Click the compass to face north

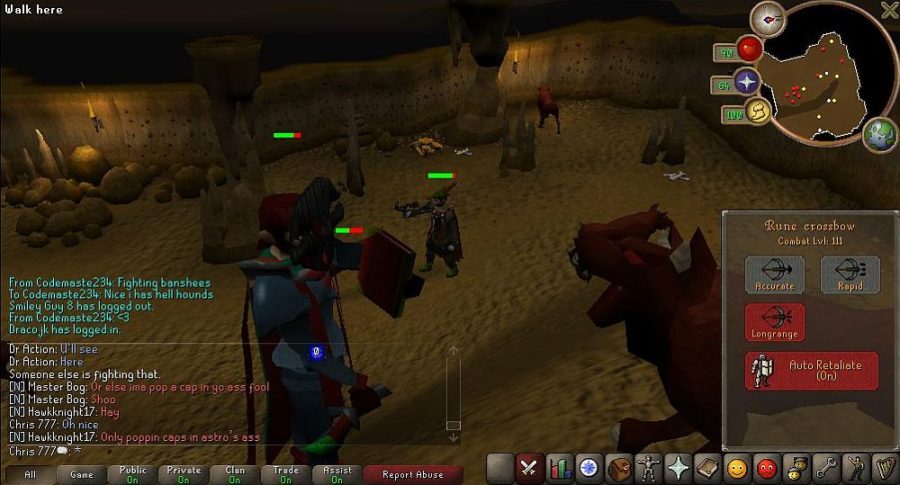[x=770, y=18]
